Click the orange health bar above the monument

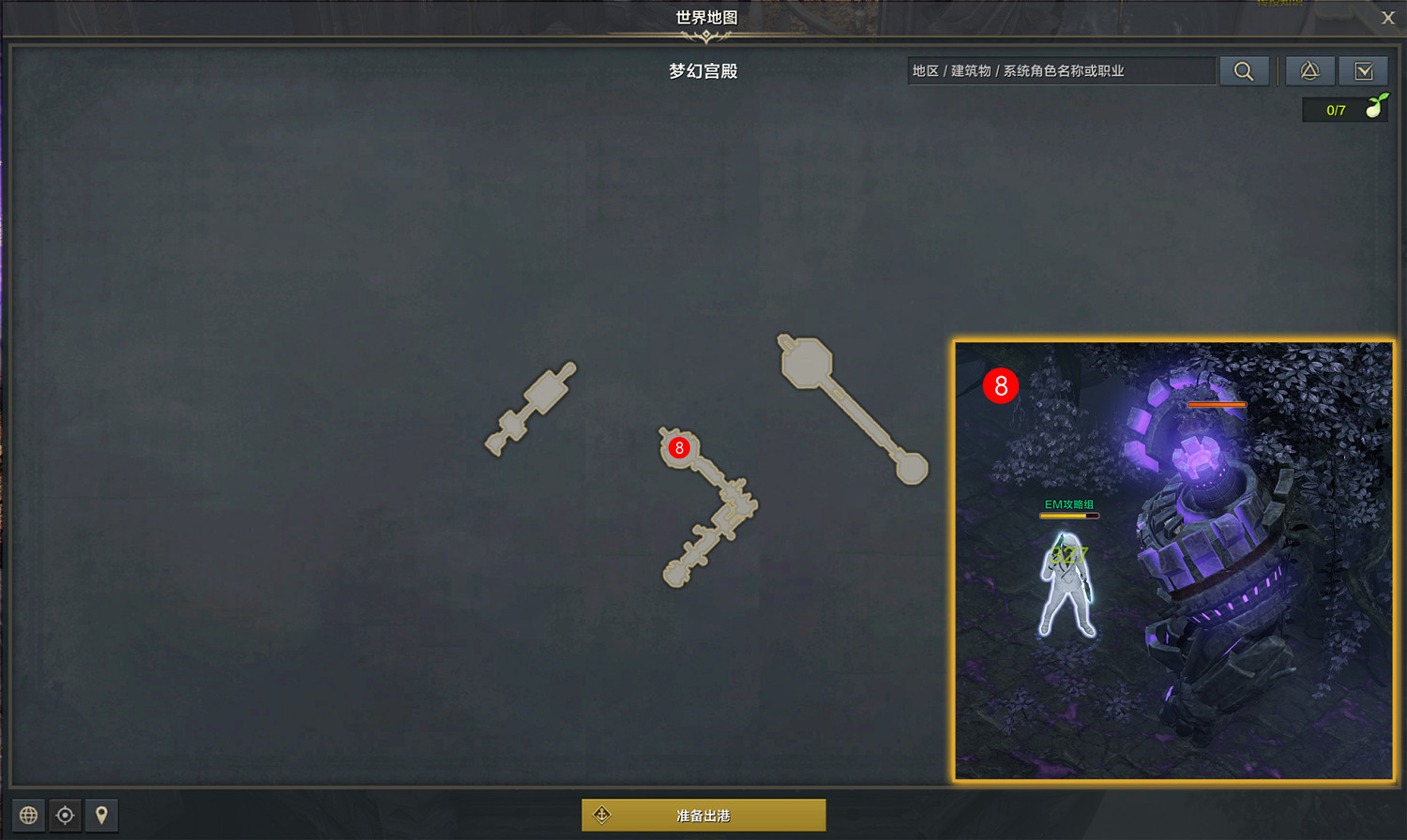(1216, 404)
